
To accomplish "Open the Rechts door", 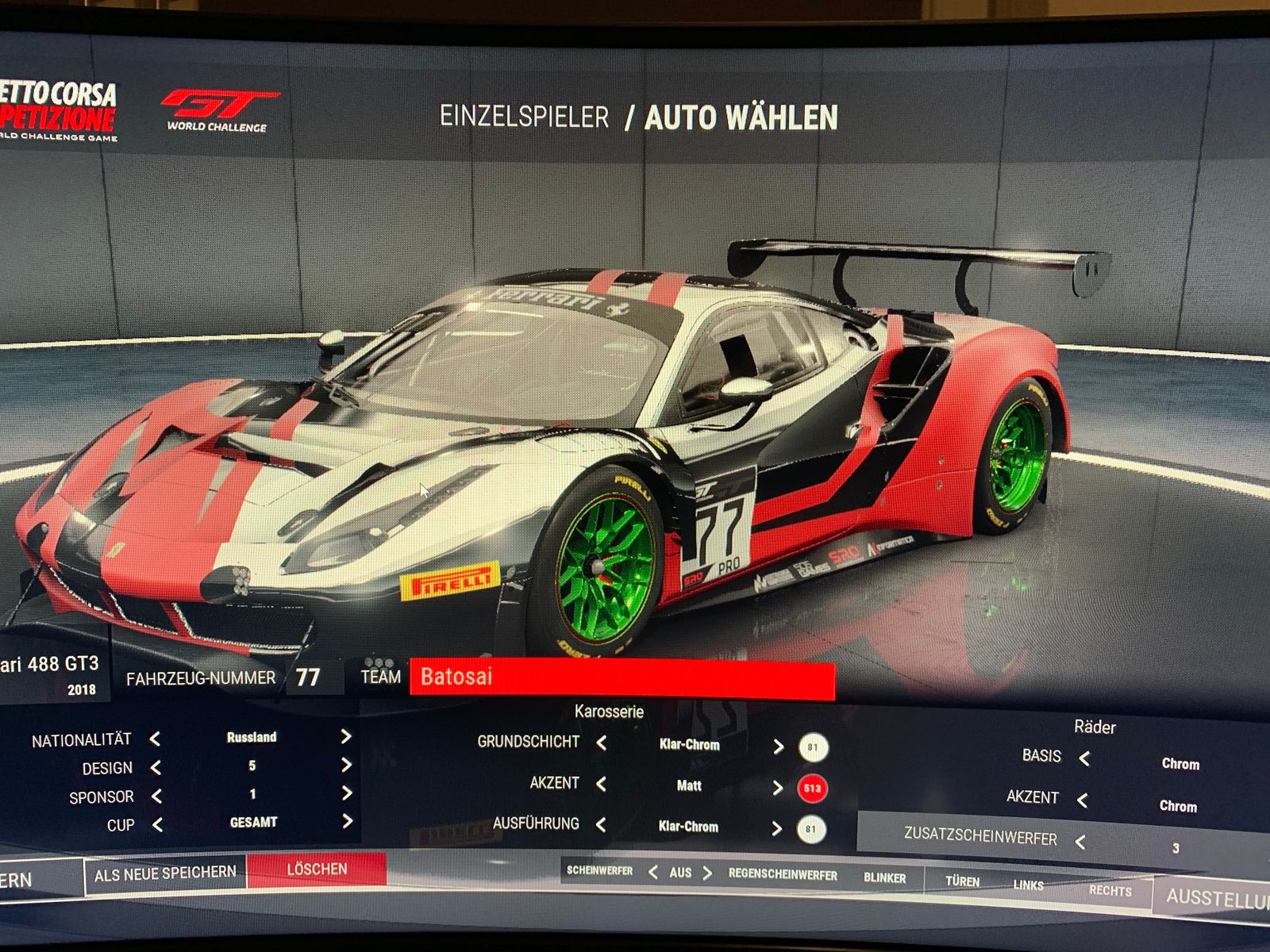I will pos(1110,891).
